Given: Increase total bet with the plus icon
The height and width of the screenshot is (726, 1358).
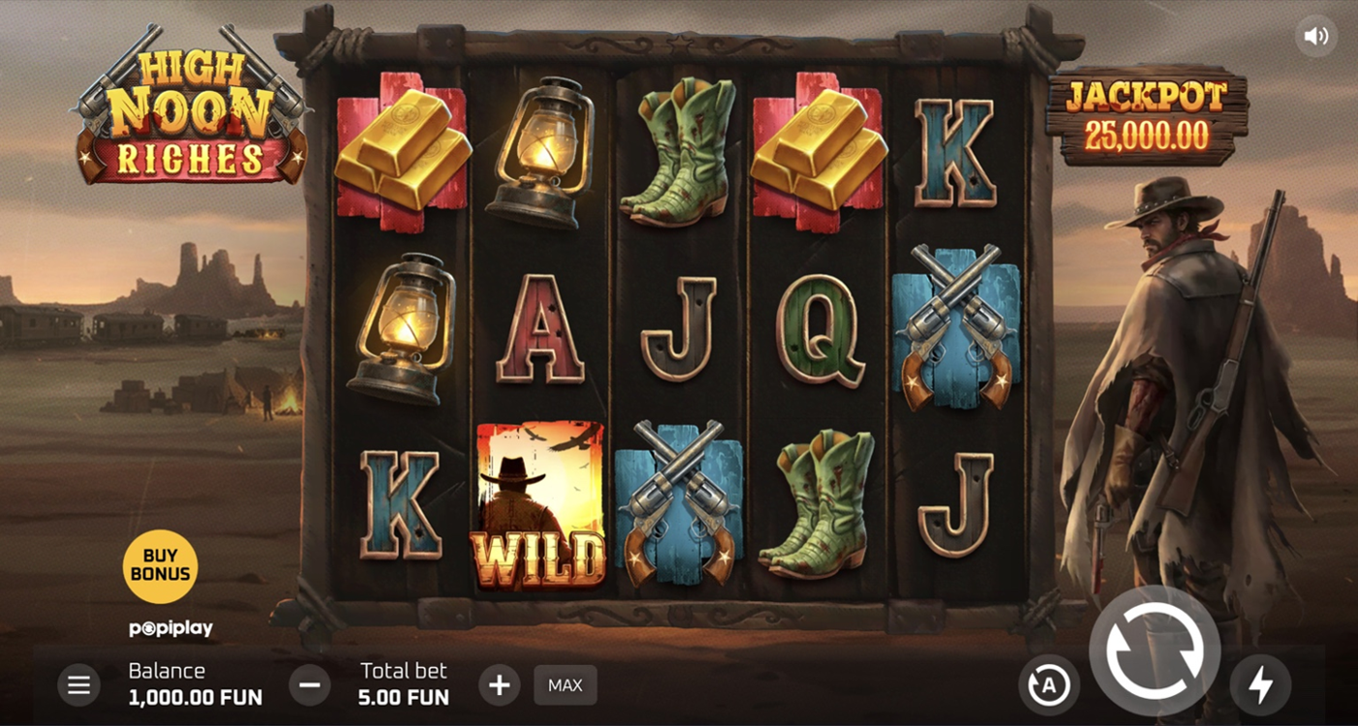Looking at the screenshot, I should 499,685.
